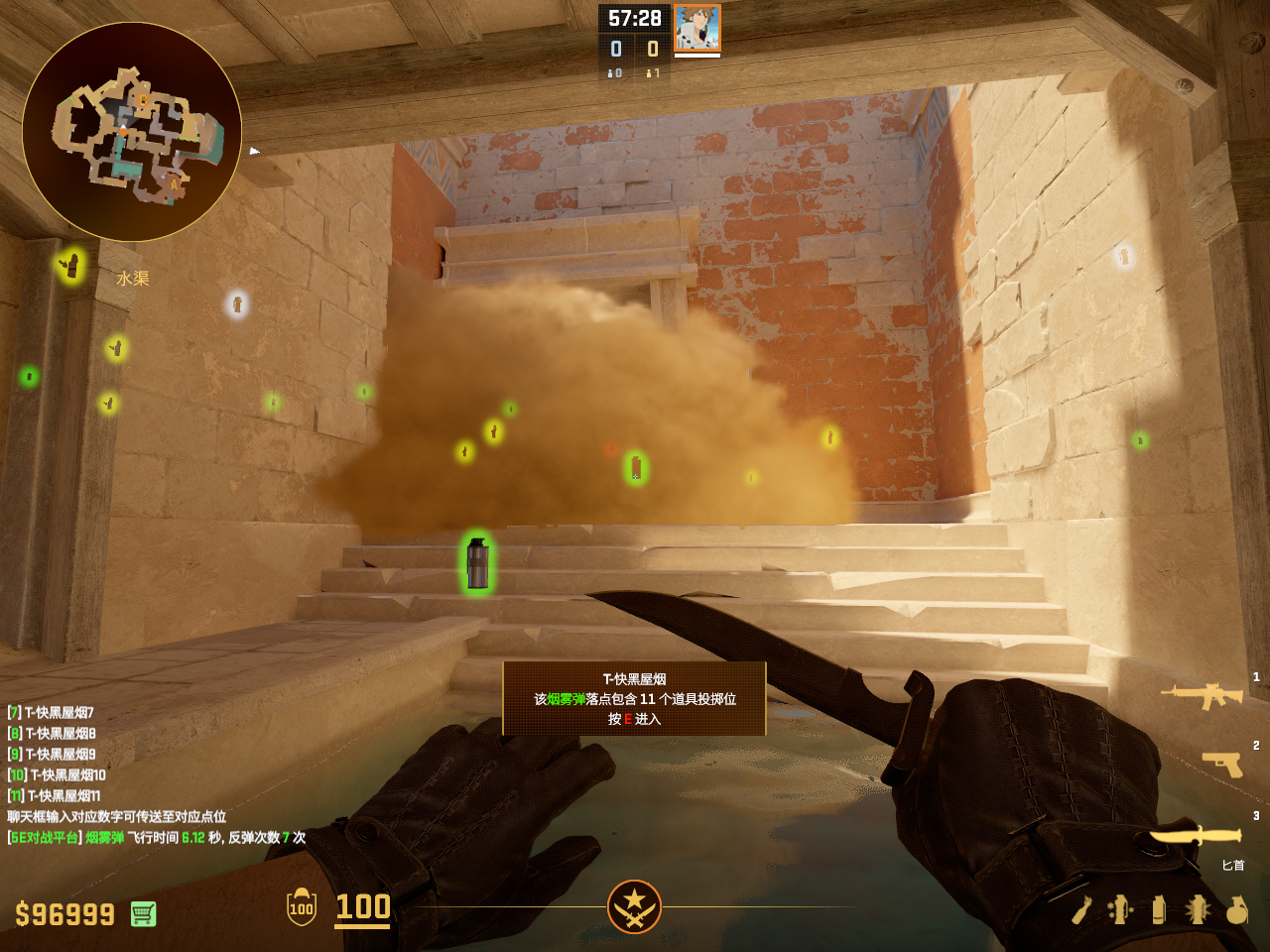Choose the decoy grenade icon
Image resolution: width=1270 pixels, height=952 pixels.
pos(1120,909)
